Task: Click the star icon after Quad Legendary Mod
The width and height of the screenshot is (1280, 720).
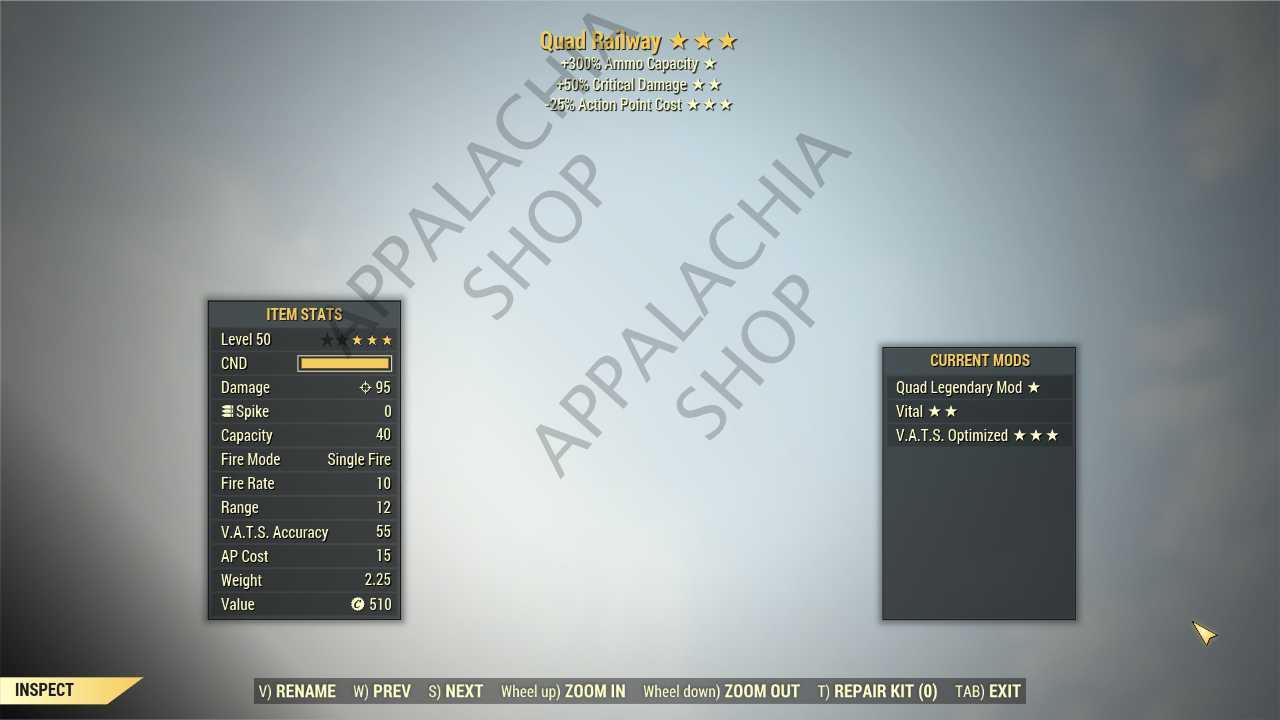Action: [x=1033, y=387]
